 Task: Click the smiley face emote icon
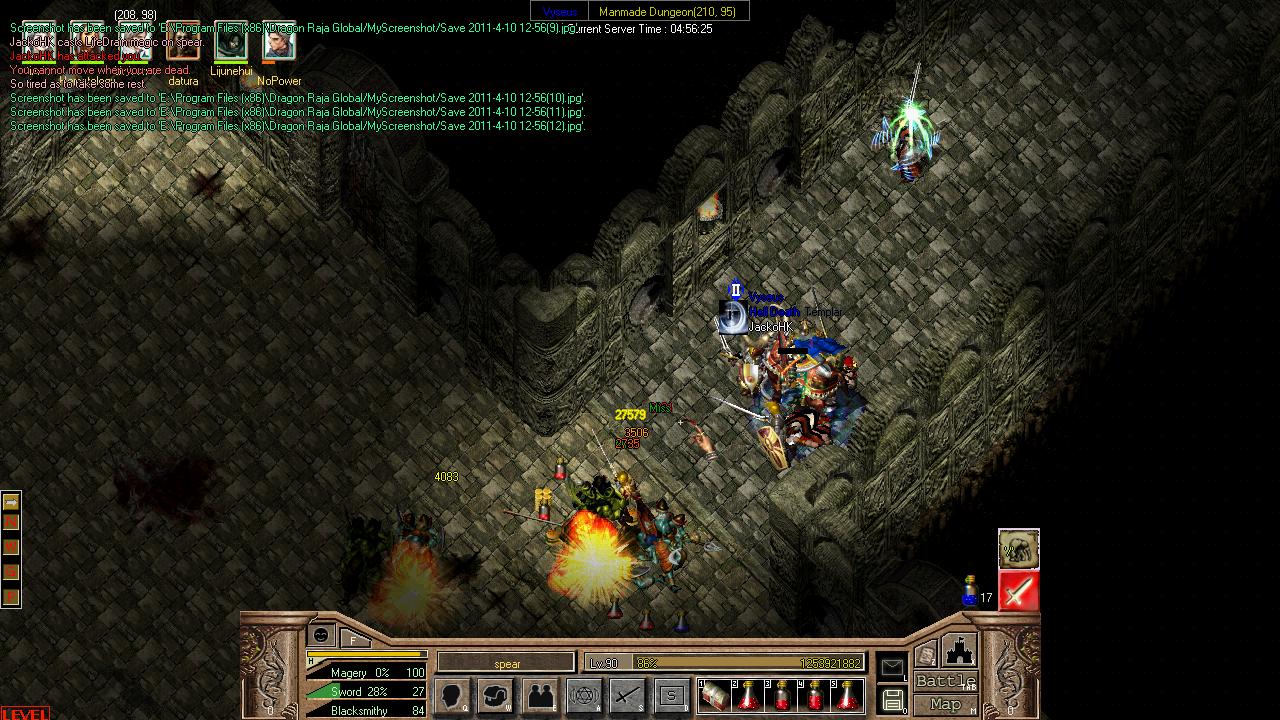(x=321, y=635)
